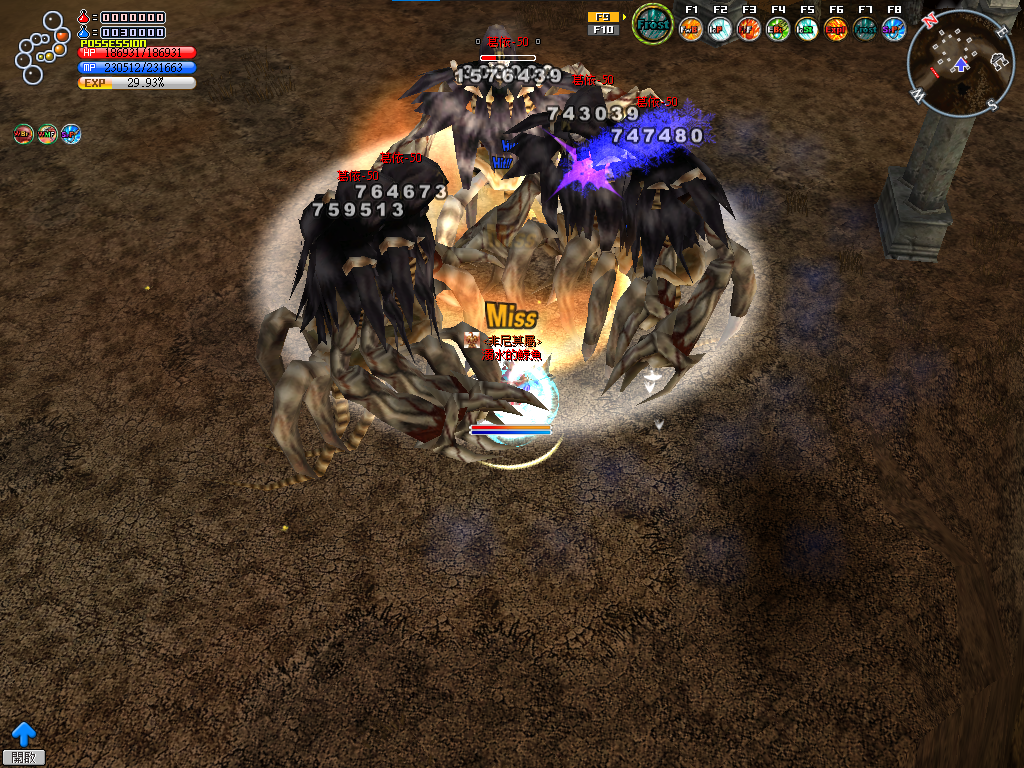Click the blue up arrow above 開啟
The image size is (1024, 768).
24,734
